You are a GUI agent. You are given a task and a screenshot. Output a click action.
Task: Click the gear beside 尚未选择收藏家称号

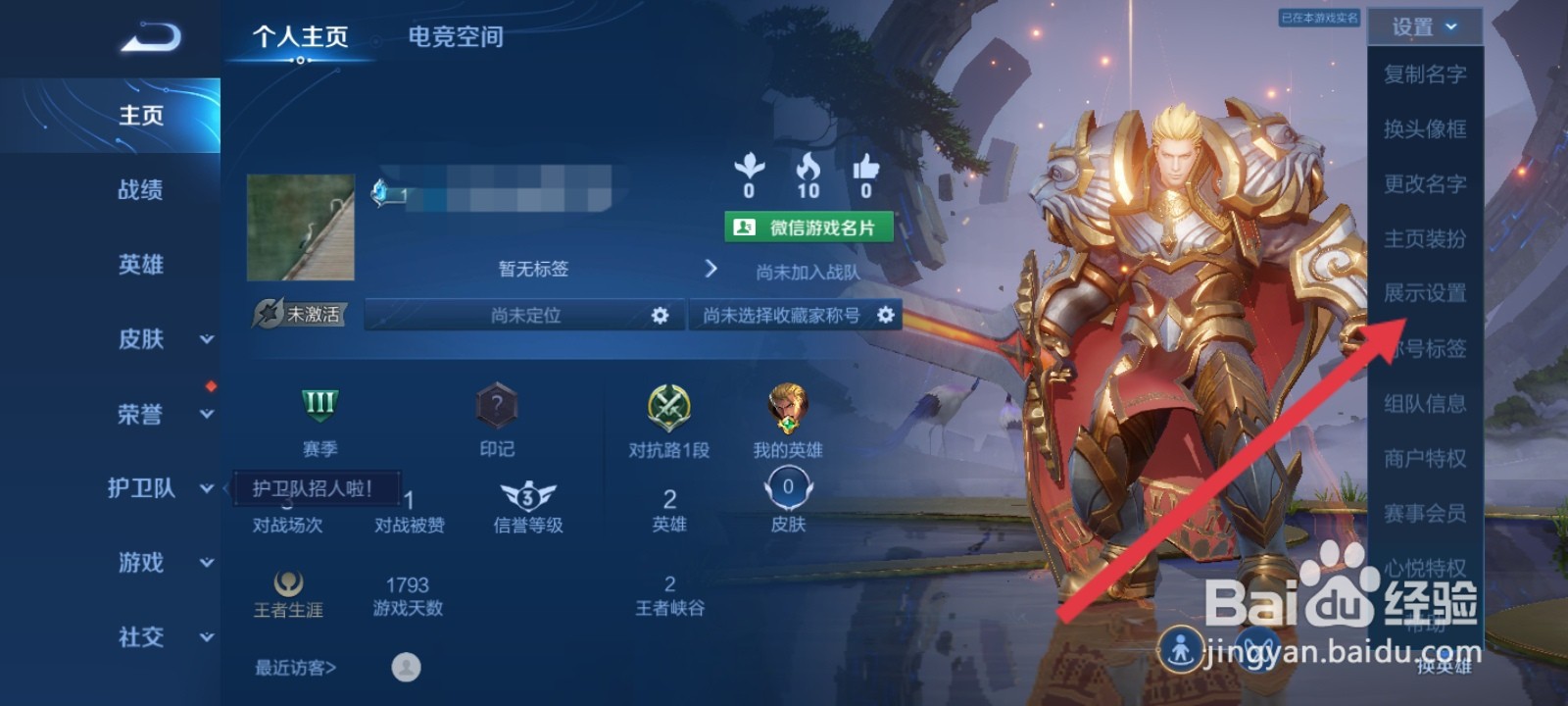coord(885,315)
